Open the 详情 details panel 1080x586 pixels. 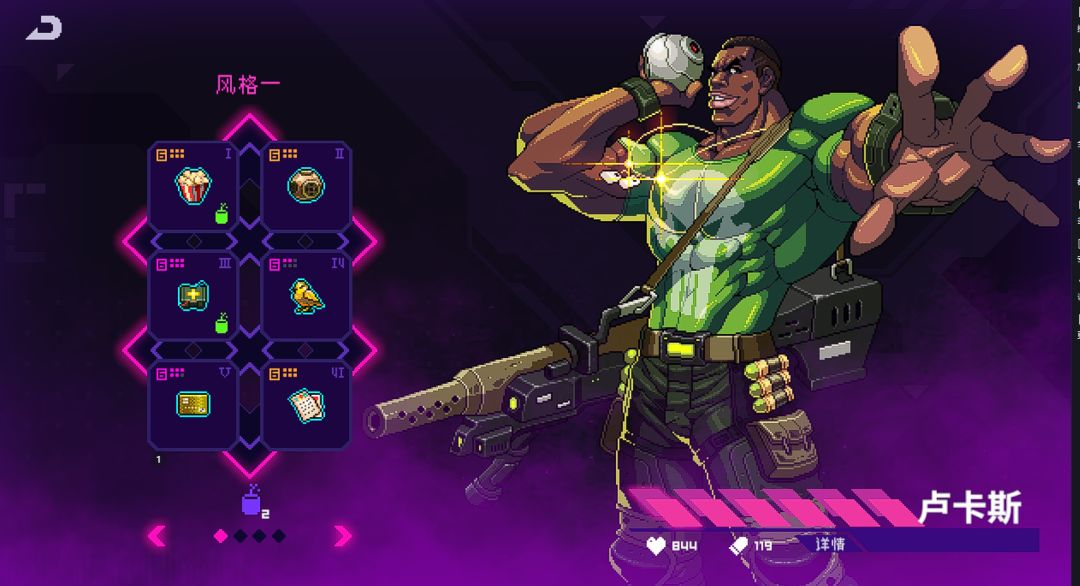830,544
